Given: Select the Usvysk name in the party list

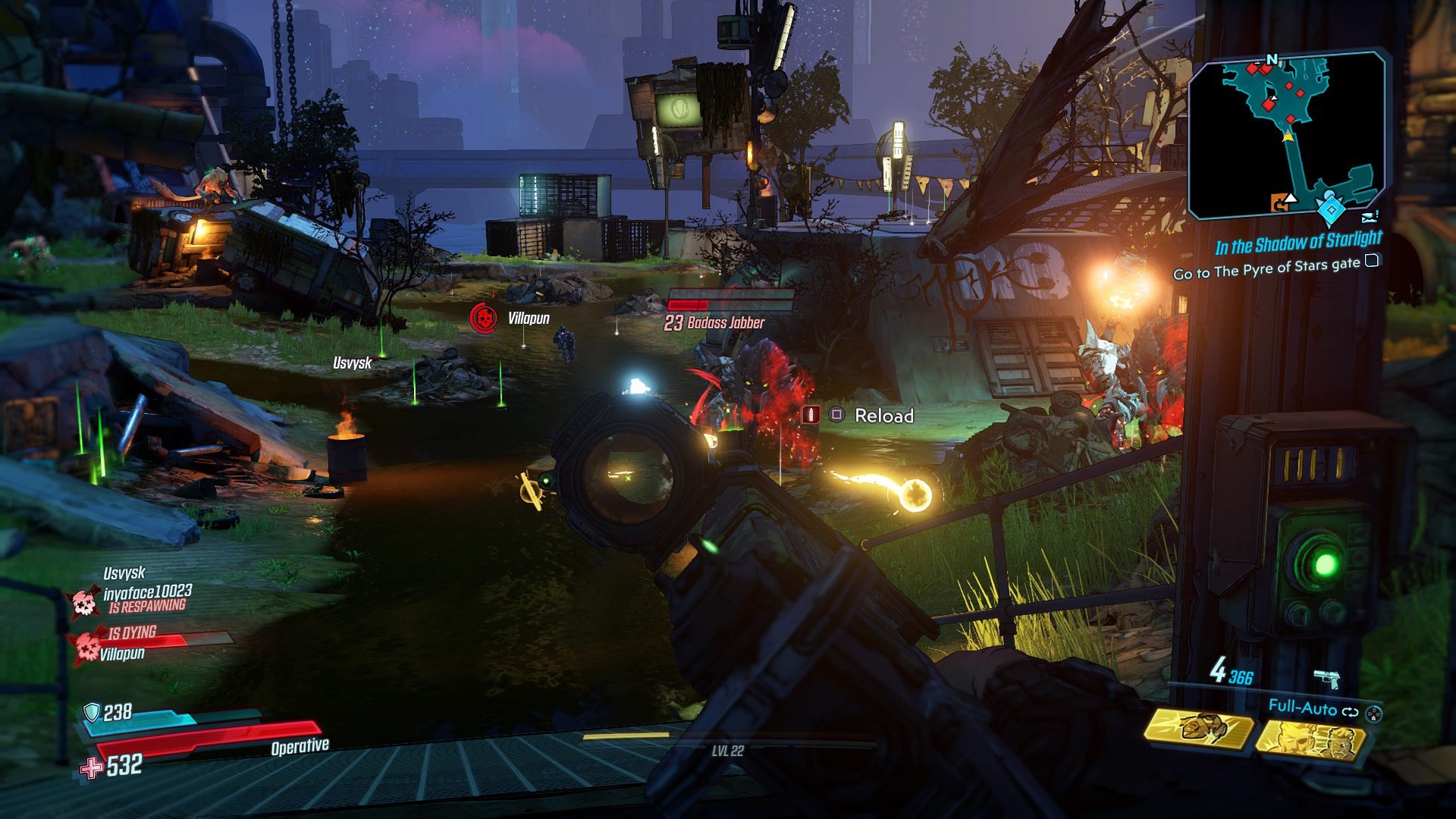Looking at the screenshot, I should [124, 573].
